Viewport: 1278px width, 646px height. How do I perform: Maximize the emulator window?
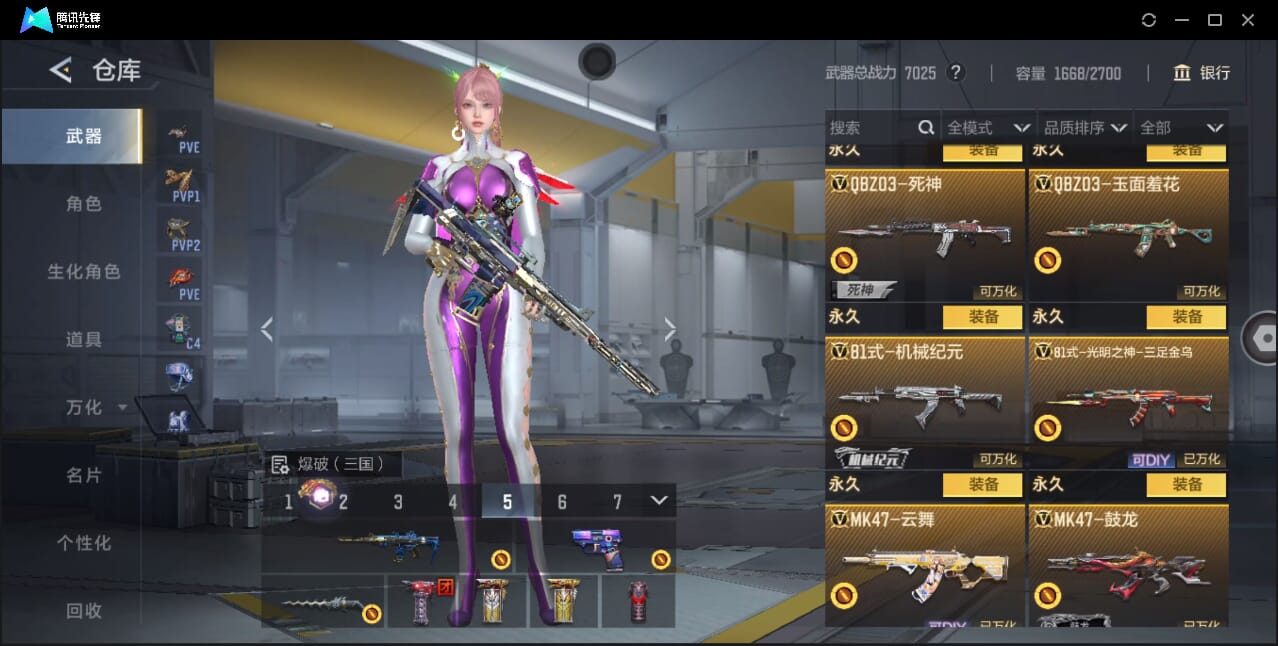click(1215, 20)
